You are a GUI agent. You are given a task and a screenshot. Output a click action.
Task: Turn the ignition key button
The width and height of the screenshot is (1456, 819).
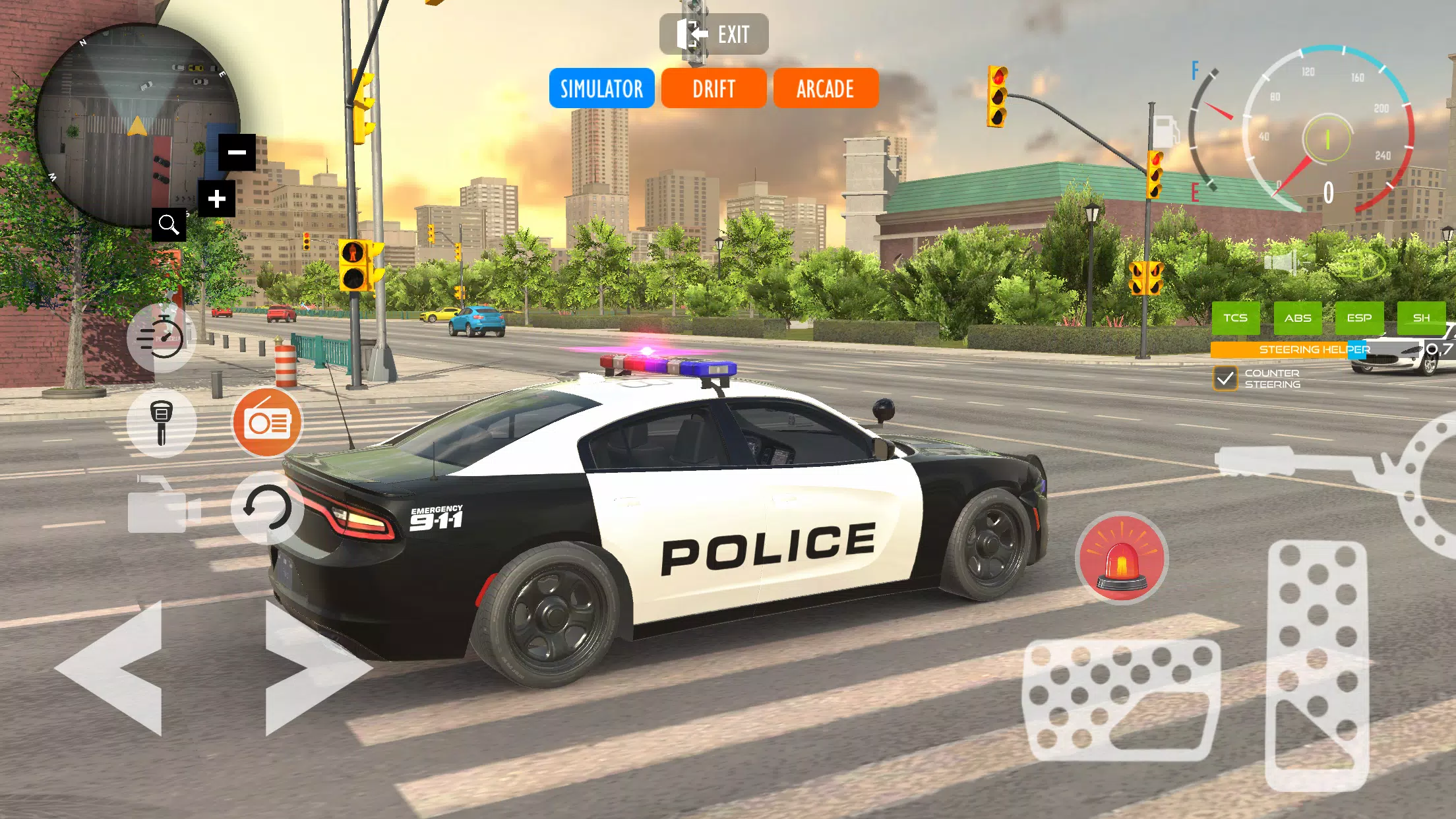click(162, 423)
